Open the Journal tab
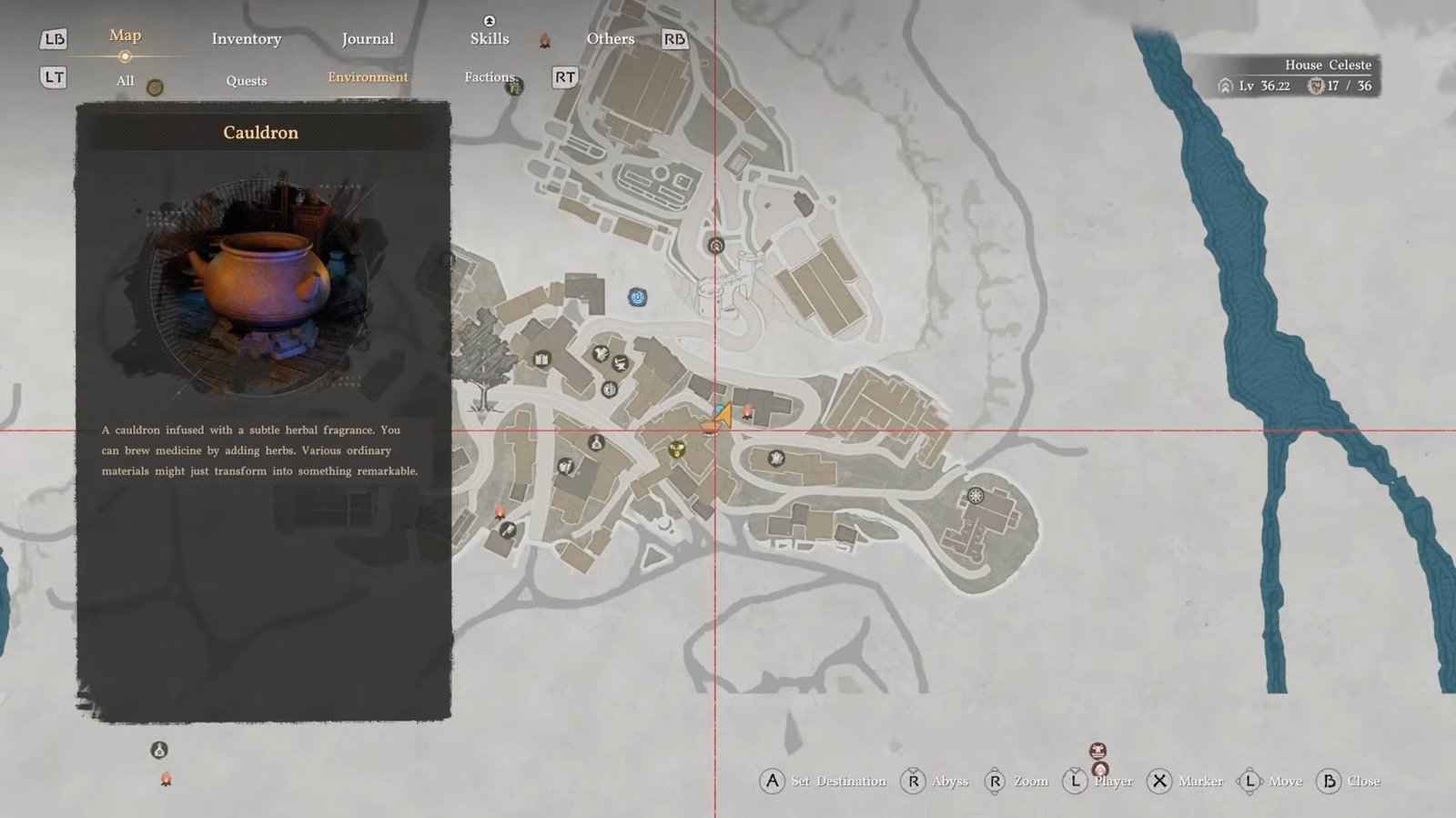Image resolution: width=1456 pixels, height=818 pixels. [368, 39]
